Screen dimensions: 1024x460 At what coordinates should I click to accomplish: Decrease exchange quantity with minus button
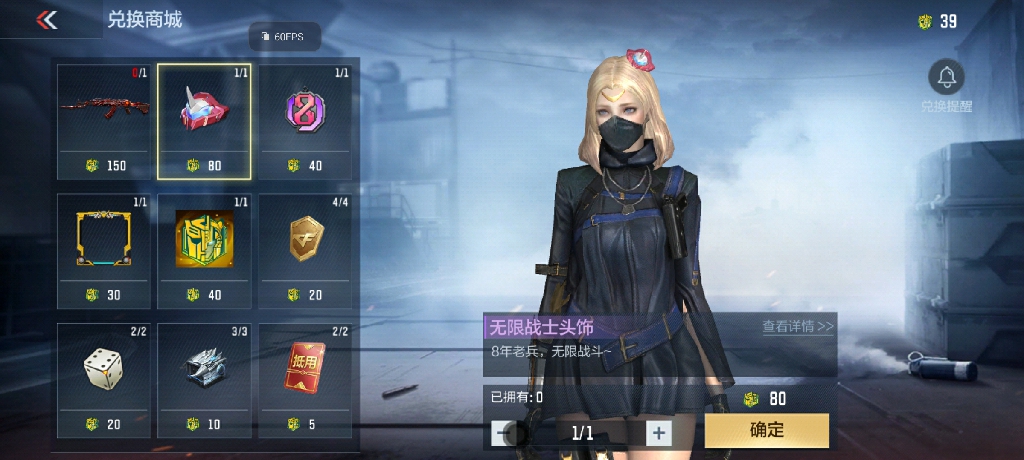[504, 433]
